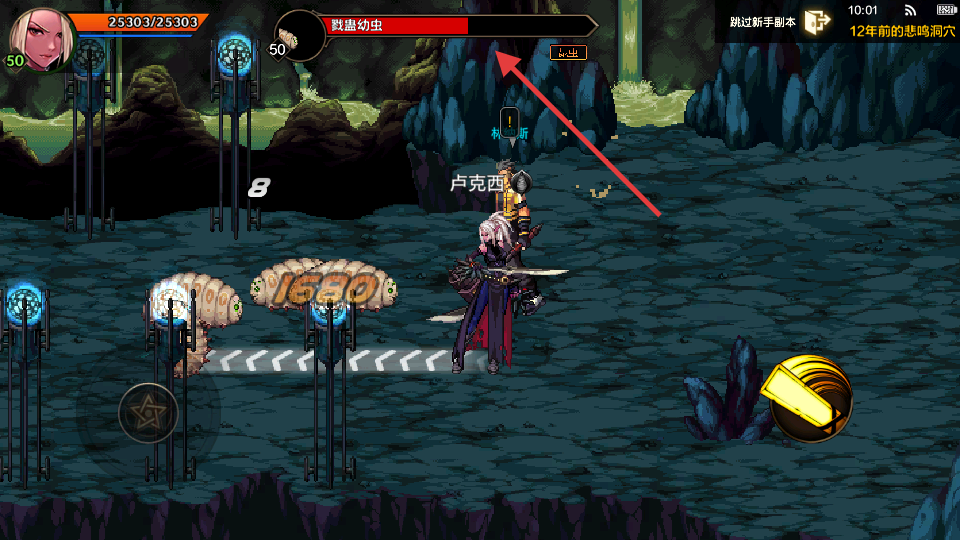Select the larva enemy portrait icon
This screenshot has width=960, height=540.
[299, 36]
